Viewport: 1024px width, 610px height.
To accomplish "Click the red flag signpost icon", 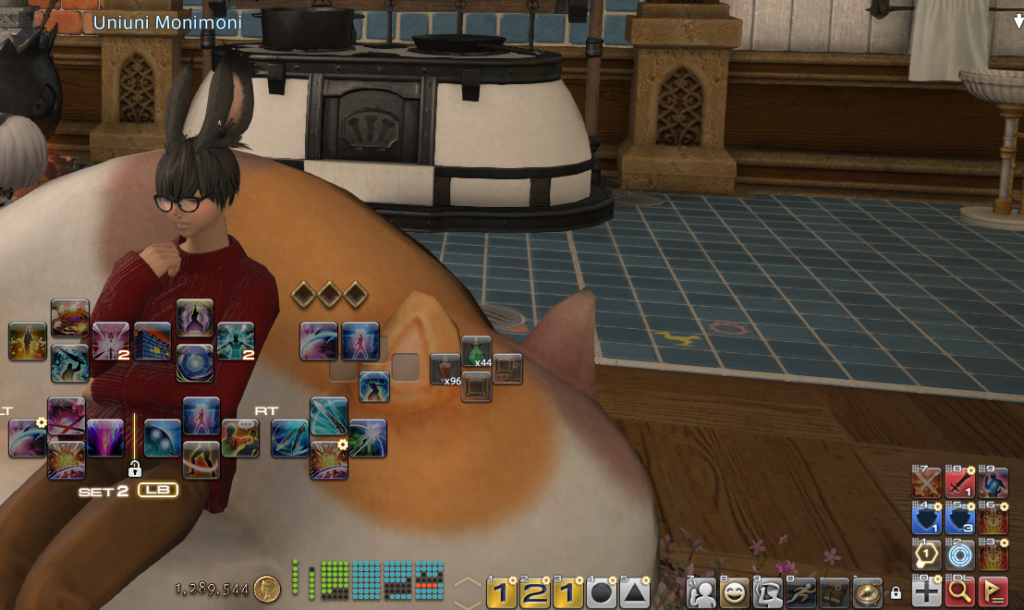I will point(993,591).
